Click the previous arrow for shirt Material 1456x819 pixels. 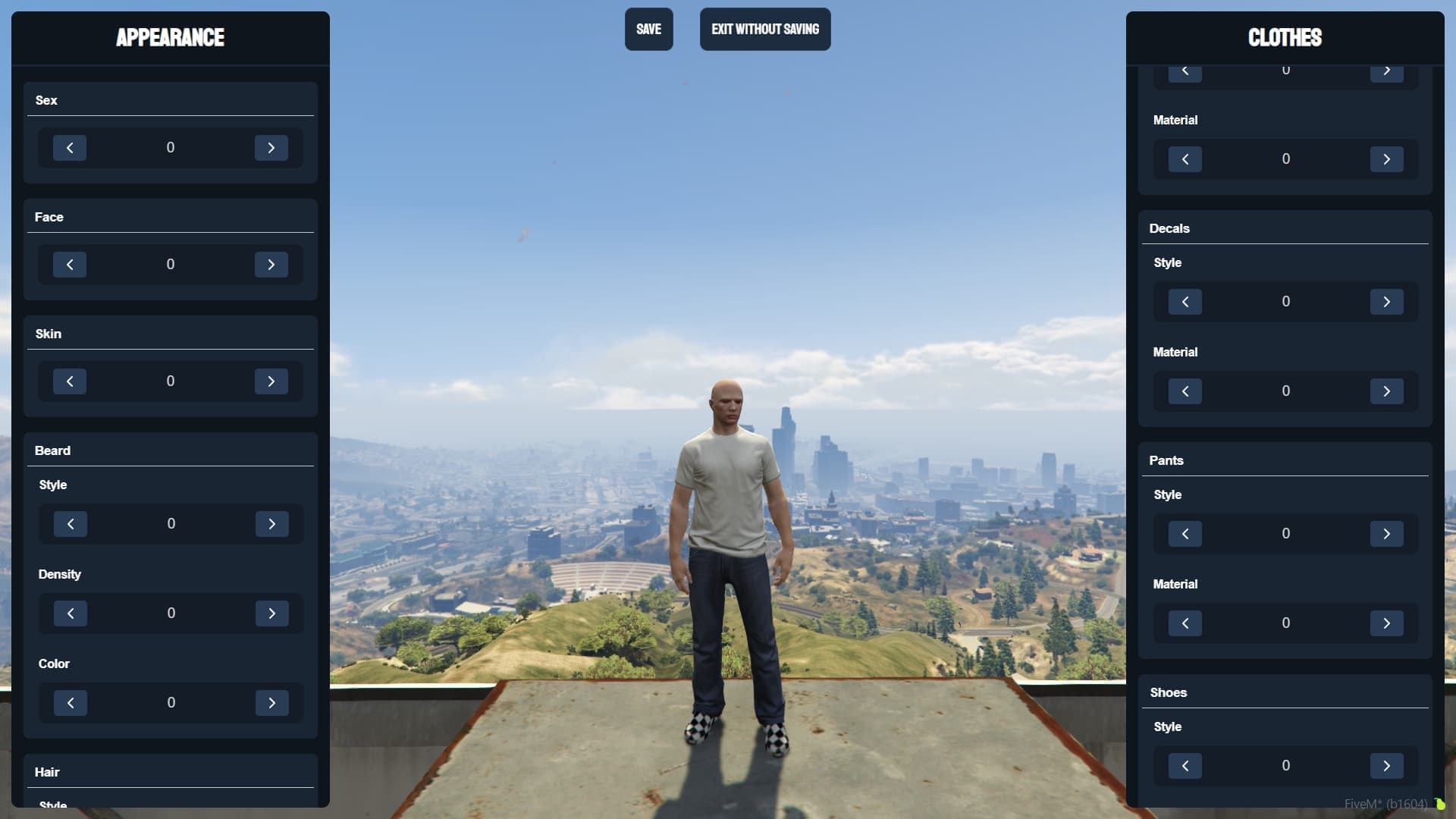[1185, 159]
